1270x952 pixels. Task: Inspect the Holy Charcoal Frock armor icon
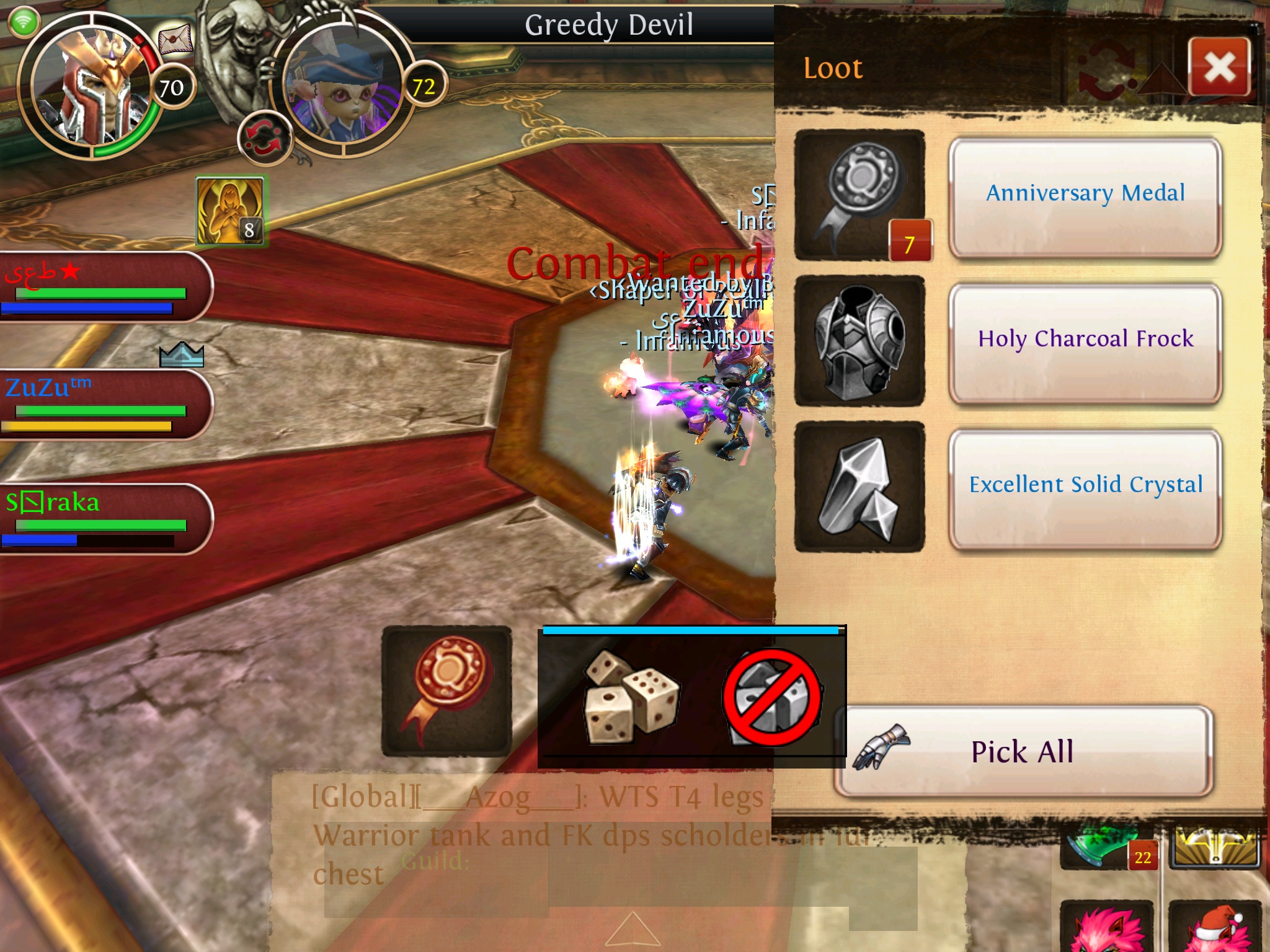tap(860, 341)
